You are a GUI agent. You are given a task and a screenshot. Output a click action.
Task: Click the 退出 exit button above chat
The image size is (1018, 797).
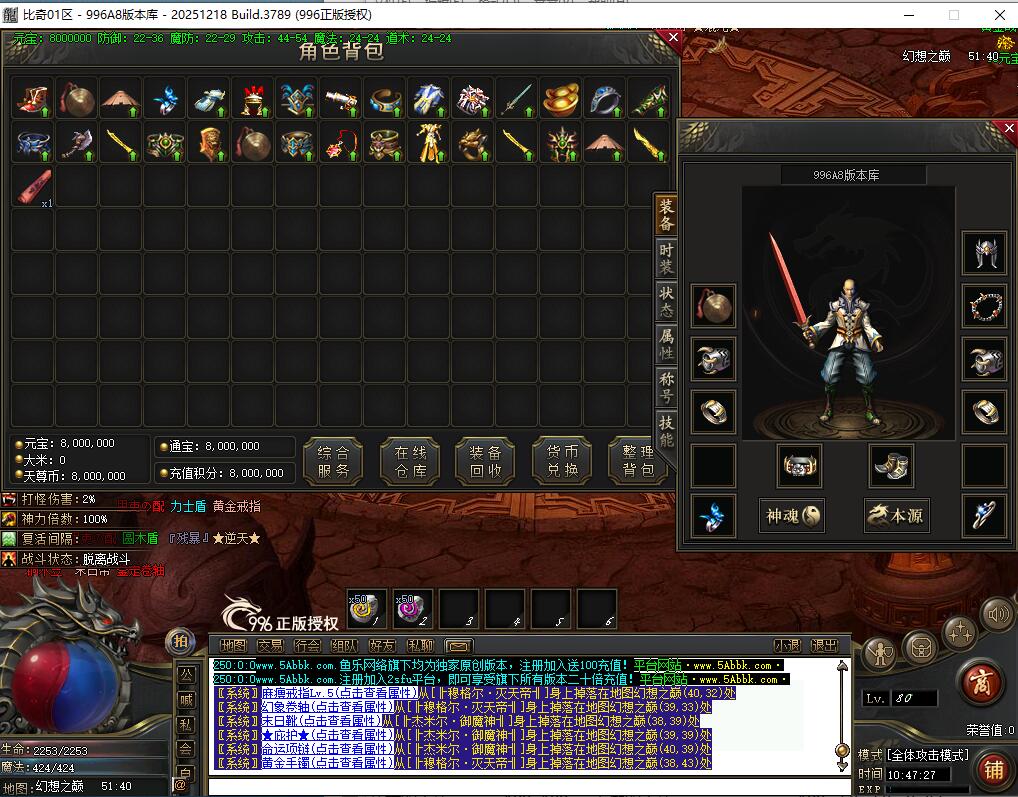[x=824, y=646]
